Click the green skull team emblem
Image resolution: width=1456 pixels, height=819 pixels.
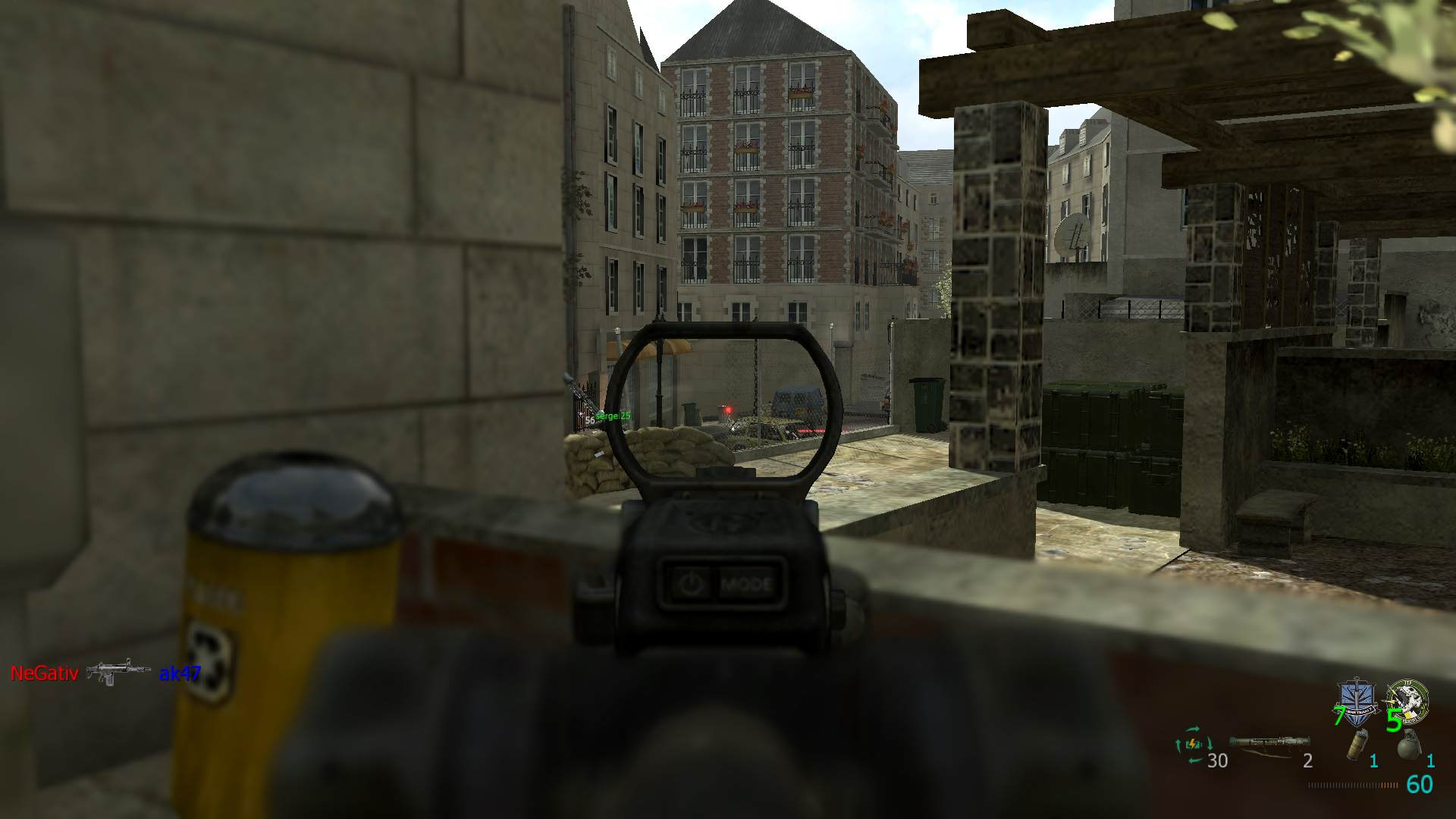(x=1408, y=701)
